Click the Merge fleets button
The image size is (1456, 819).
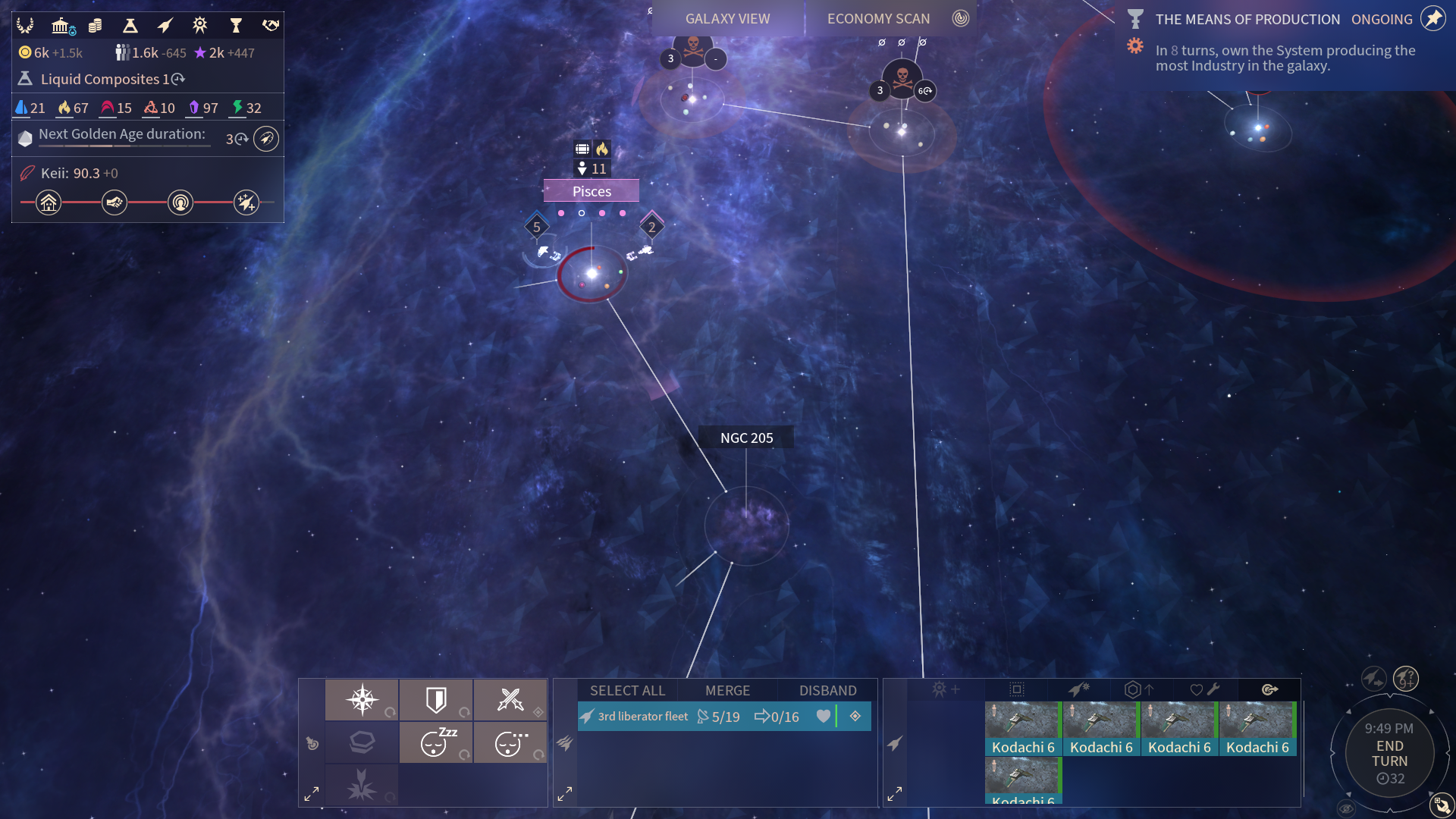click(727, 690)
